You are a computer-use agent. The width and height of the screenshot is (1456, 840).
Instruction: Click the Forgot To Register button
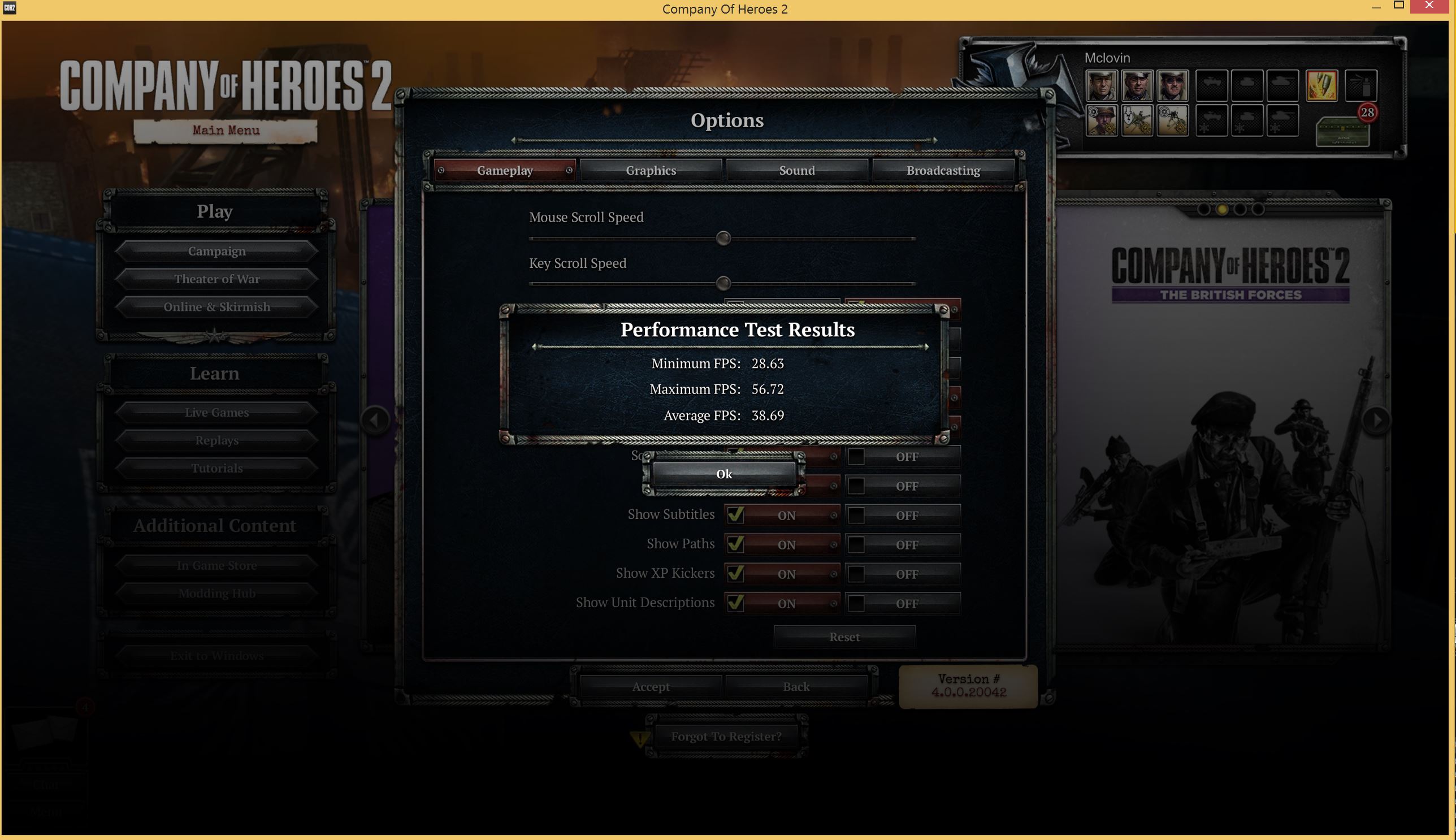click(726, 736)
